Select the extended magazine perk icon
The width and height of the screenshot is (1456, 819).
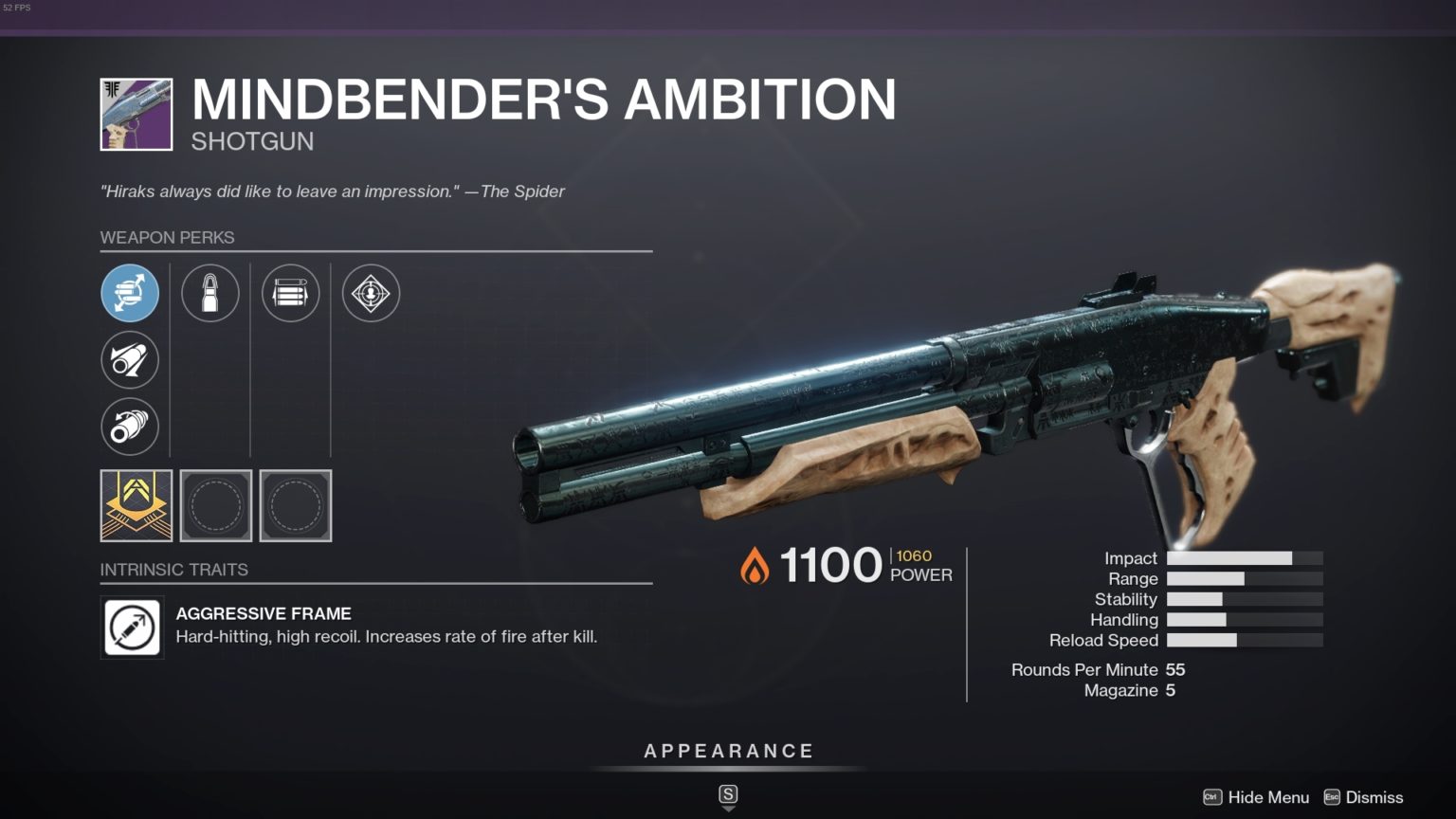(290, 293)
